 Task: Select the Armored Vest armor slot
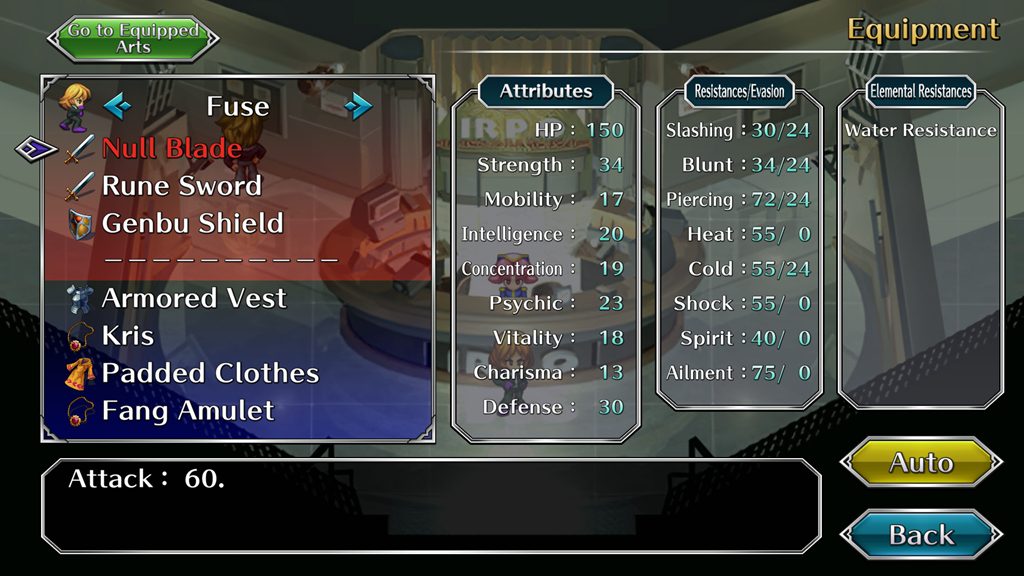[194, 298]
